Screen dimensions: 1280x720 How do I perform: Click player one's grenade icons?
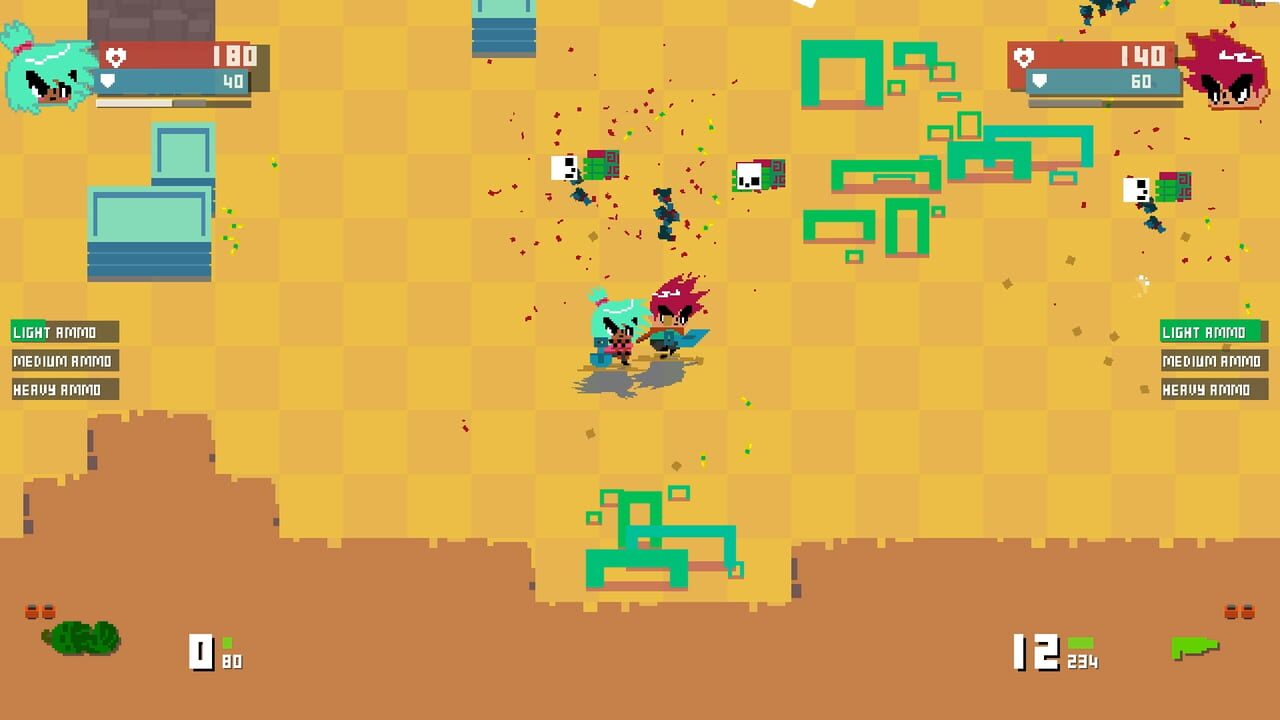(x=42, y=611)
